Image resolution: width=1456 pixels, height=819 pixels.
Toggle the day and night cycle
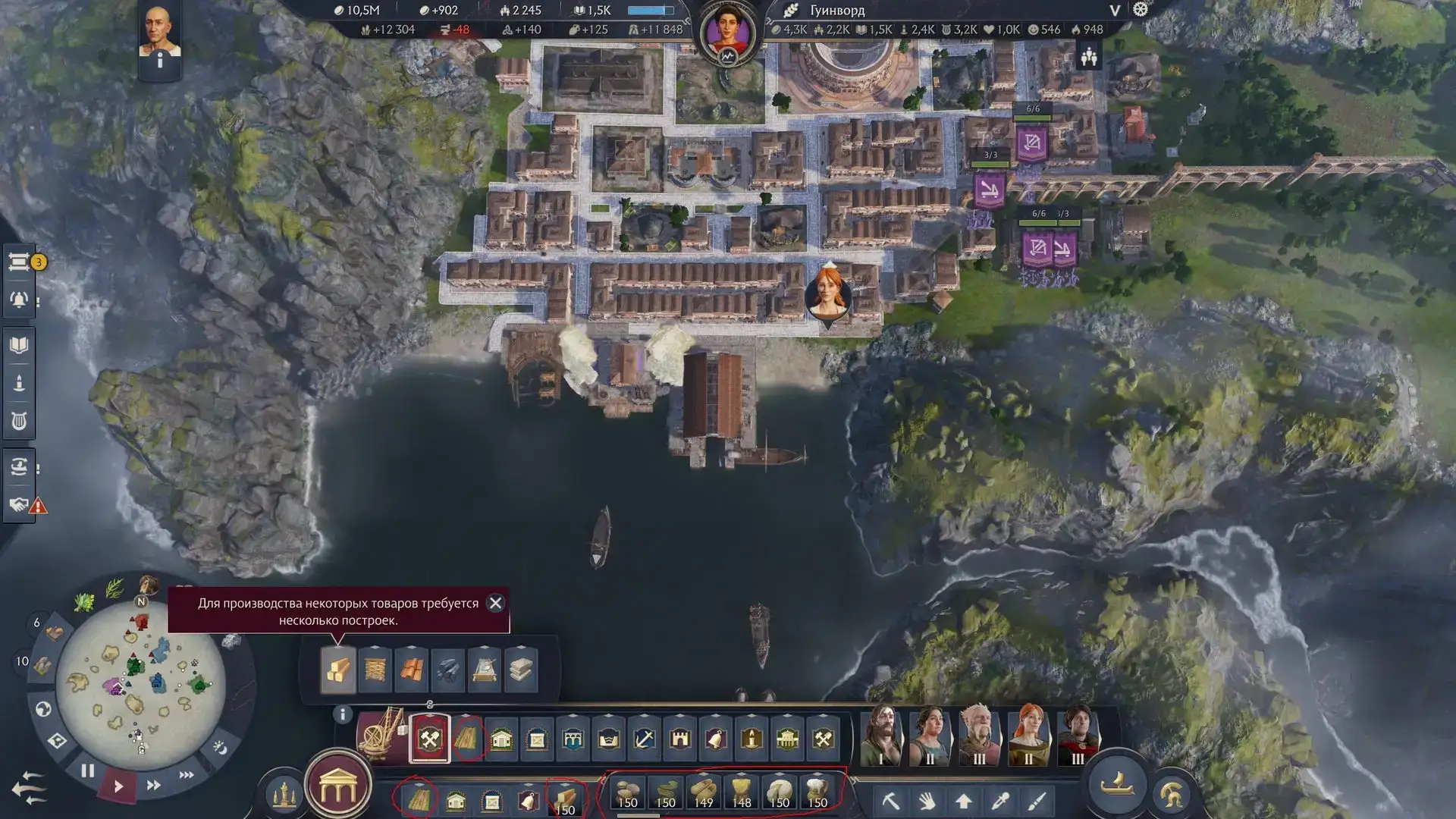tap(220, 748)
